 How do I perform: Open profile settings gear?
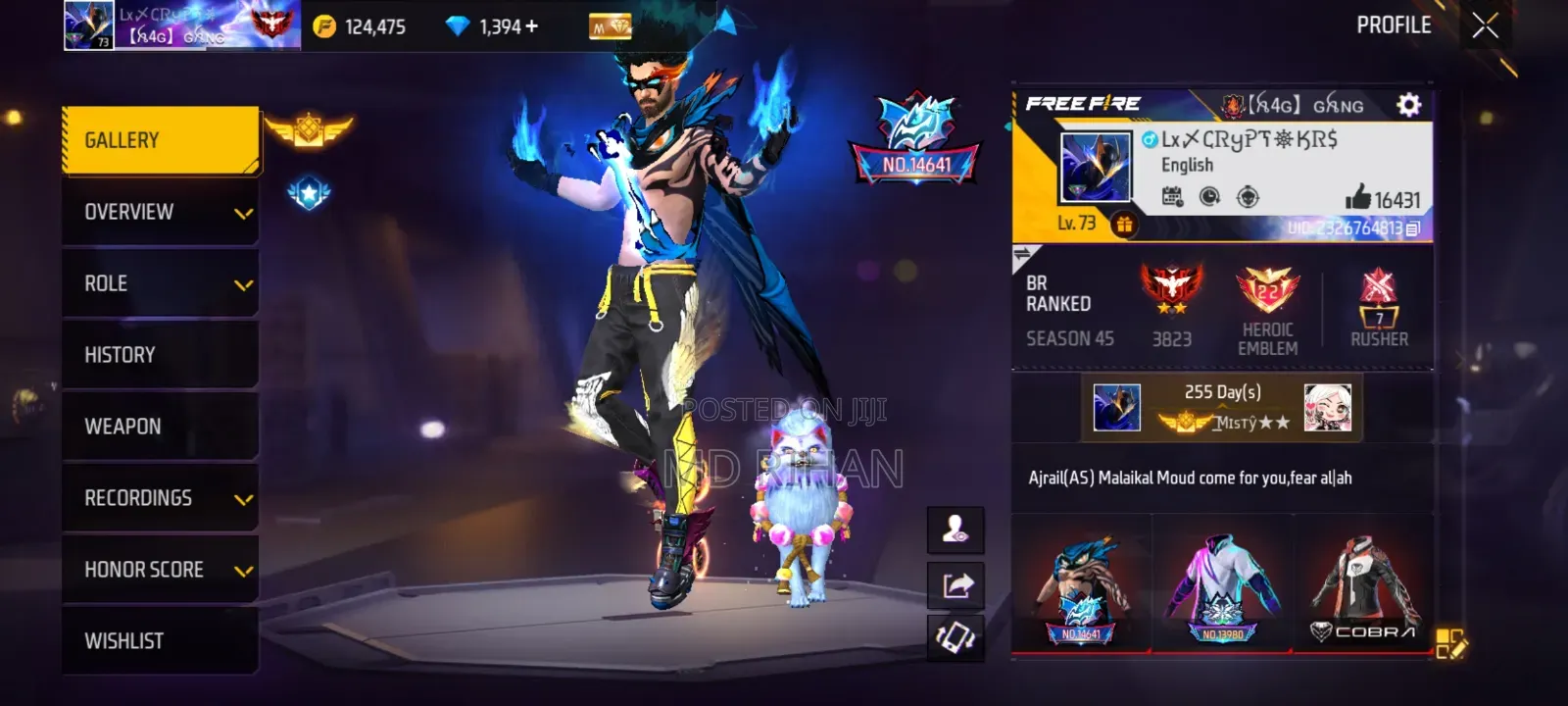(1408, 105)
